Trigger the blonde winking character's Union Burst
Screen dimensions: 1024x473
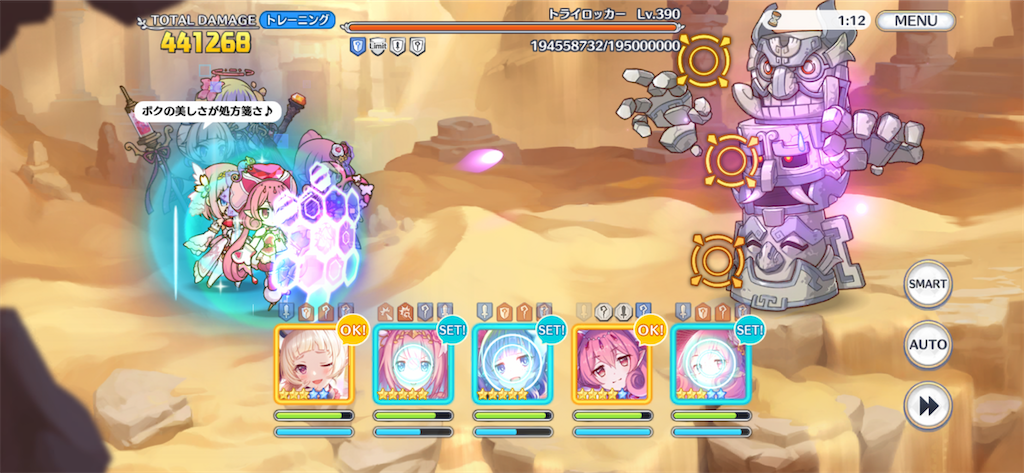(313, 364)
